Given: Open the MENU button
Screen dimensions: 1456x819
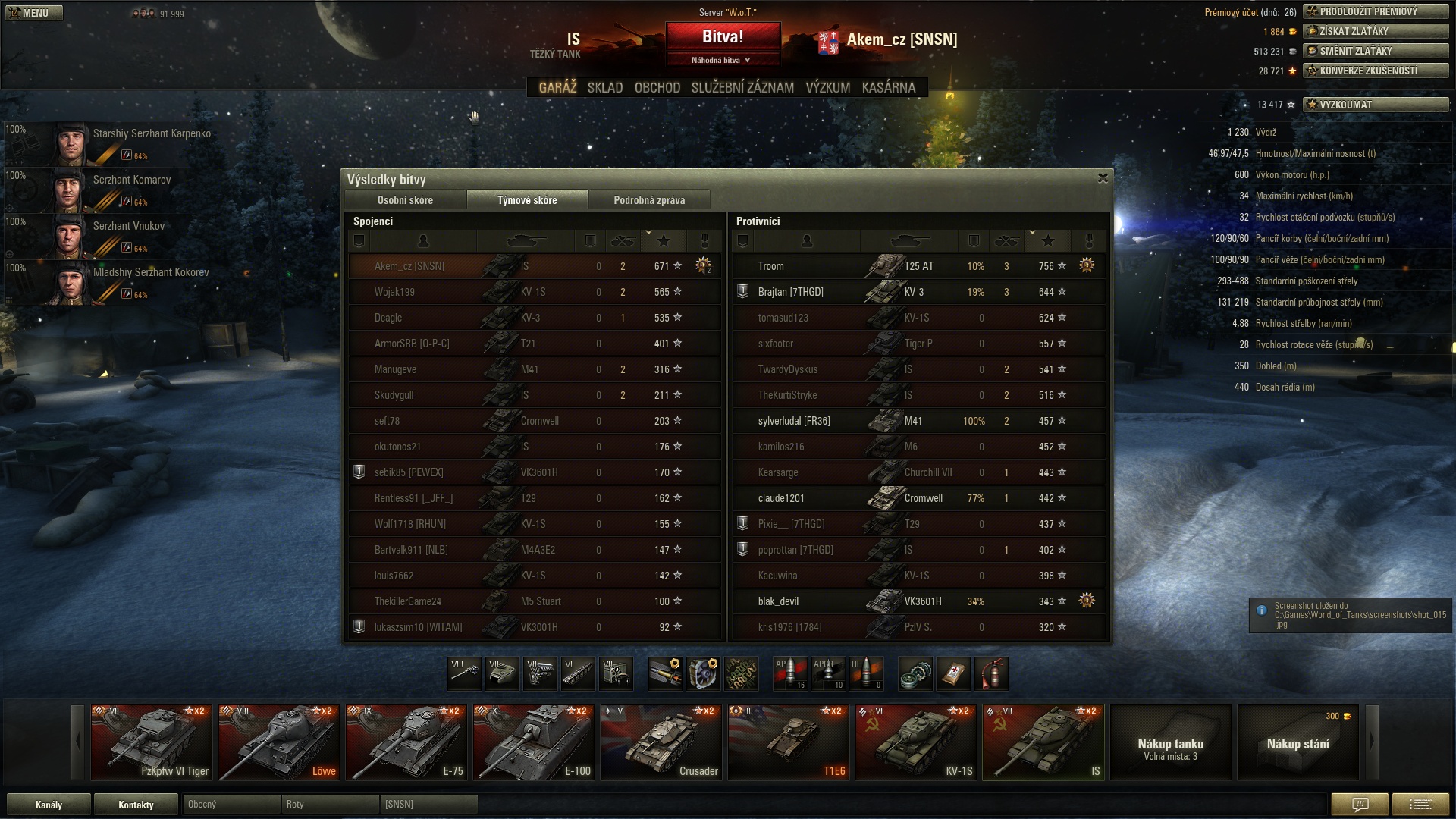Looking at the screenshot, I should [x=34, y=13].
